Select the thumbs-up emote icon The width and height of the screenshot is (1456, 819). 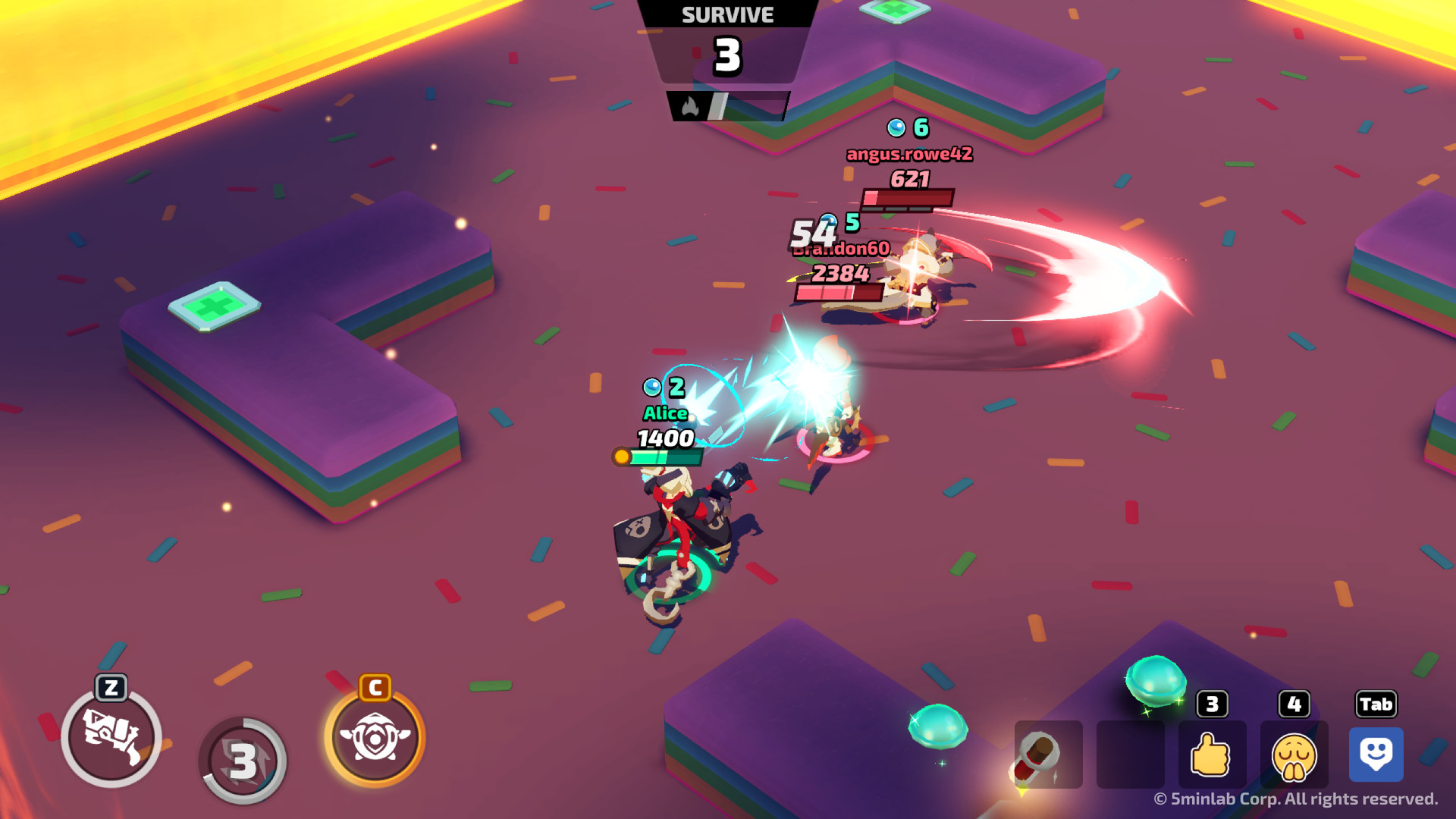click(1212, 755)
